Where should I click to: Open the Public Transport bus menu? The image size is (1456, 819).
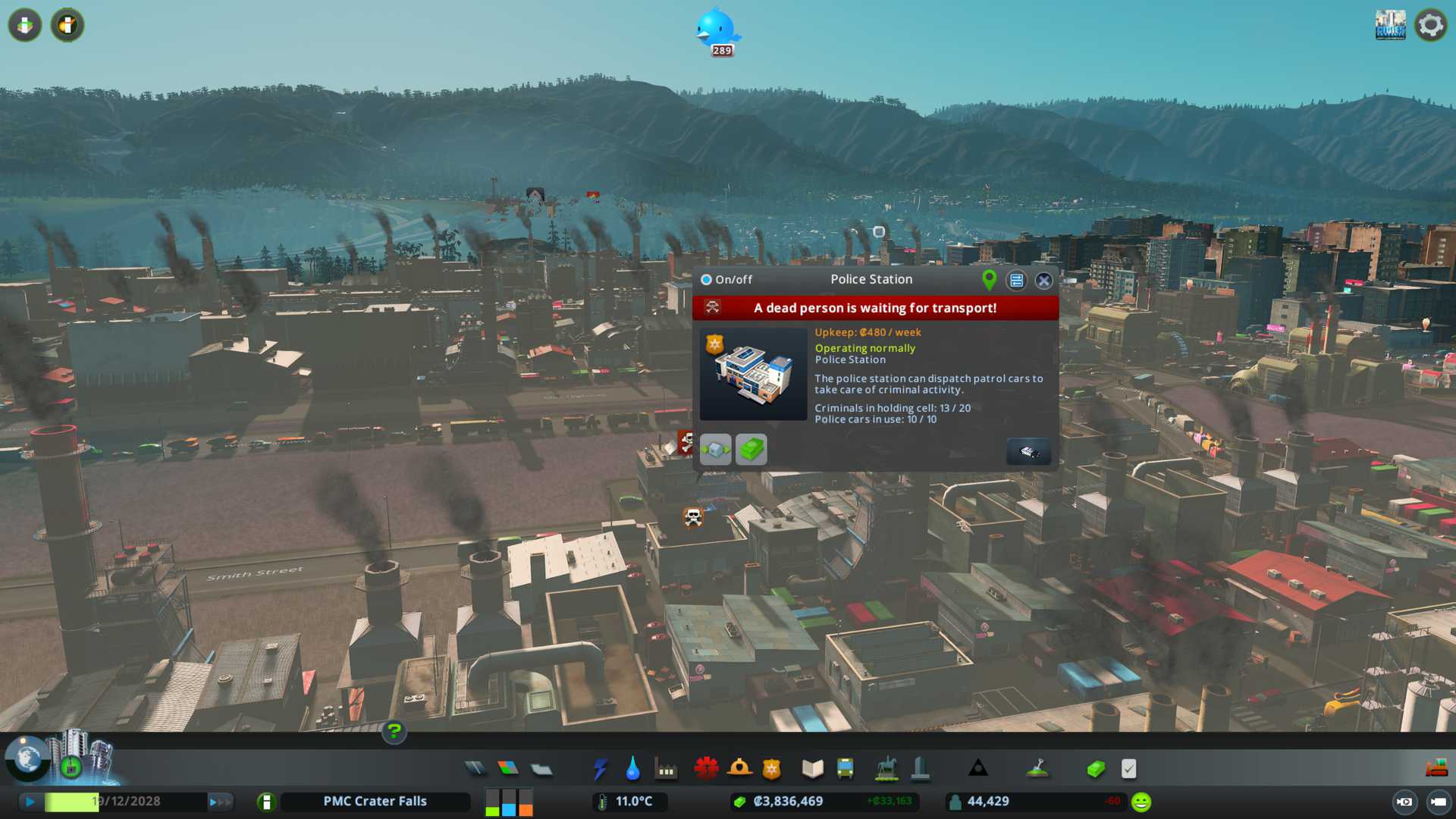845,769
